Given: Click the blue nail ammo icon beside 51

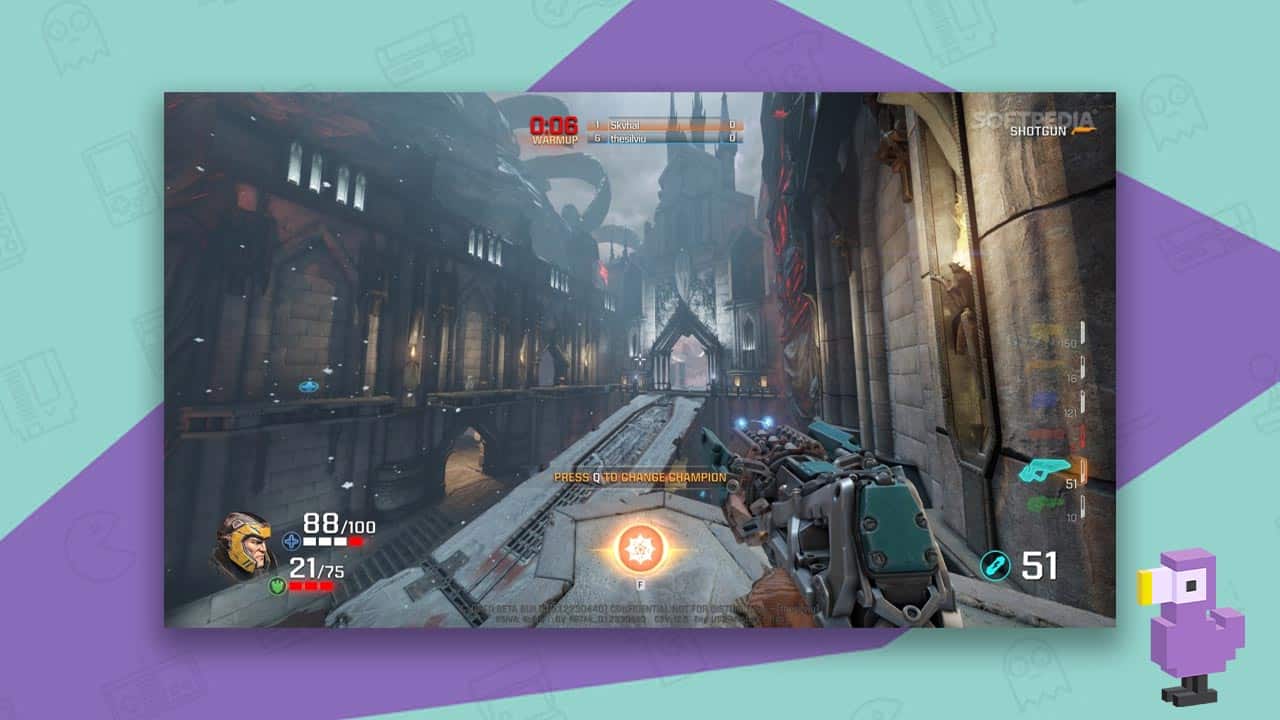Looking at the screenshot, I should [x=997, y=564].
